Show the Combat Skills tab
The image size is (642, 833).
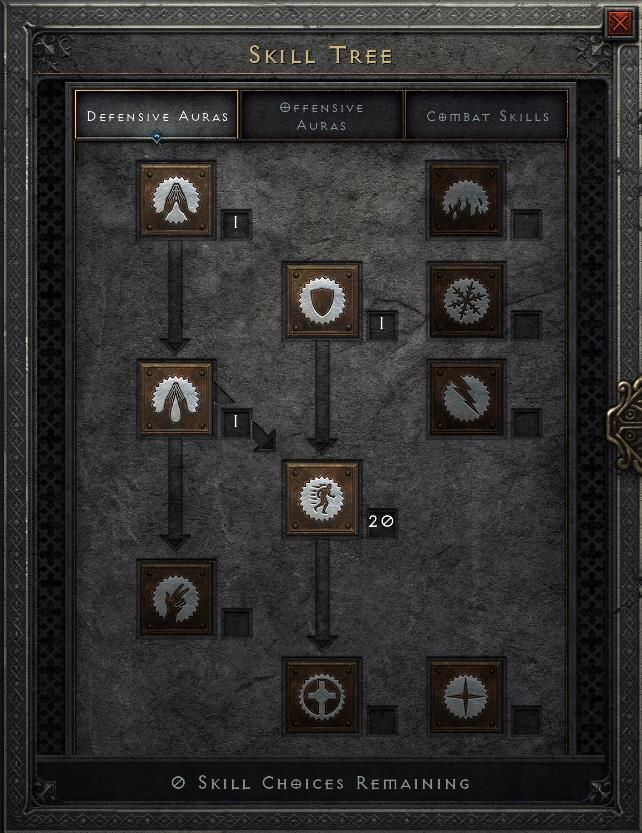point(487,116)
